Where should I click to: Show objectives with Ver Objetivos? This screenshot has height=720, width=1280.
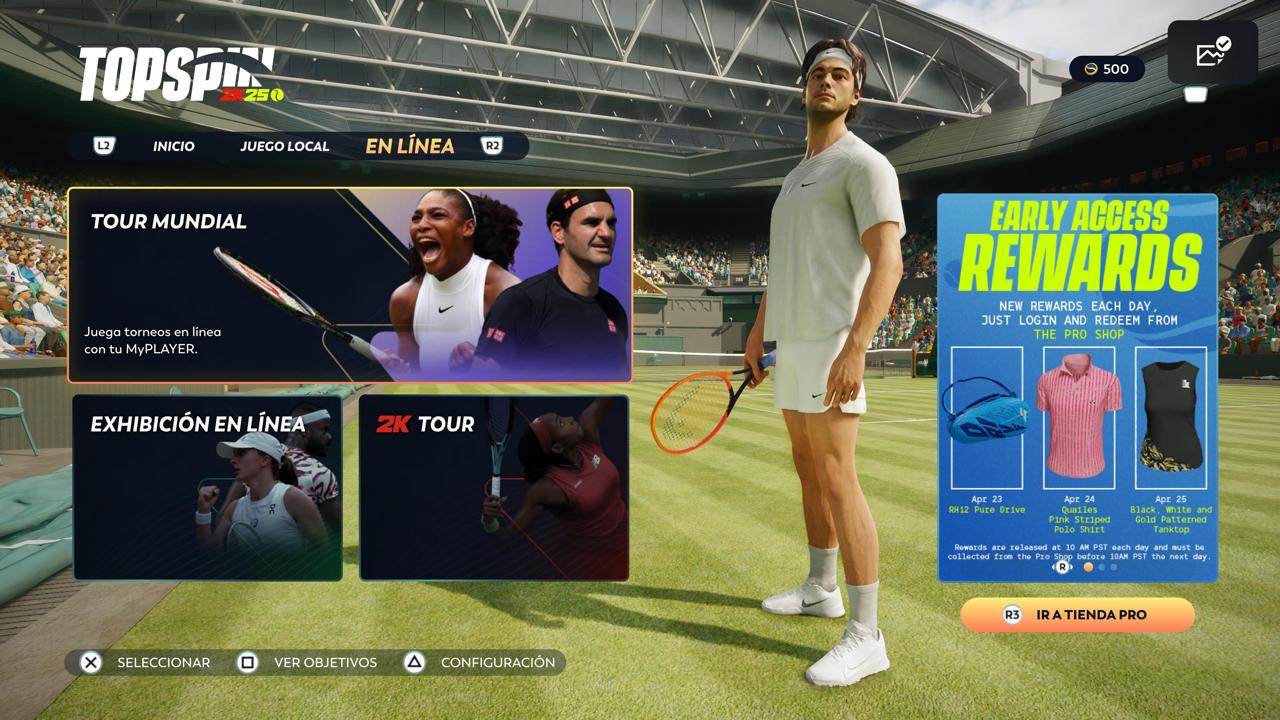coord(308,662)
